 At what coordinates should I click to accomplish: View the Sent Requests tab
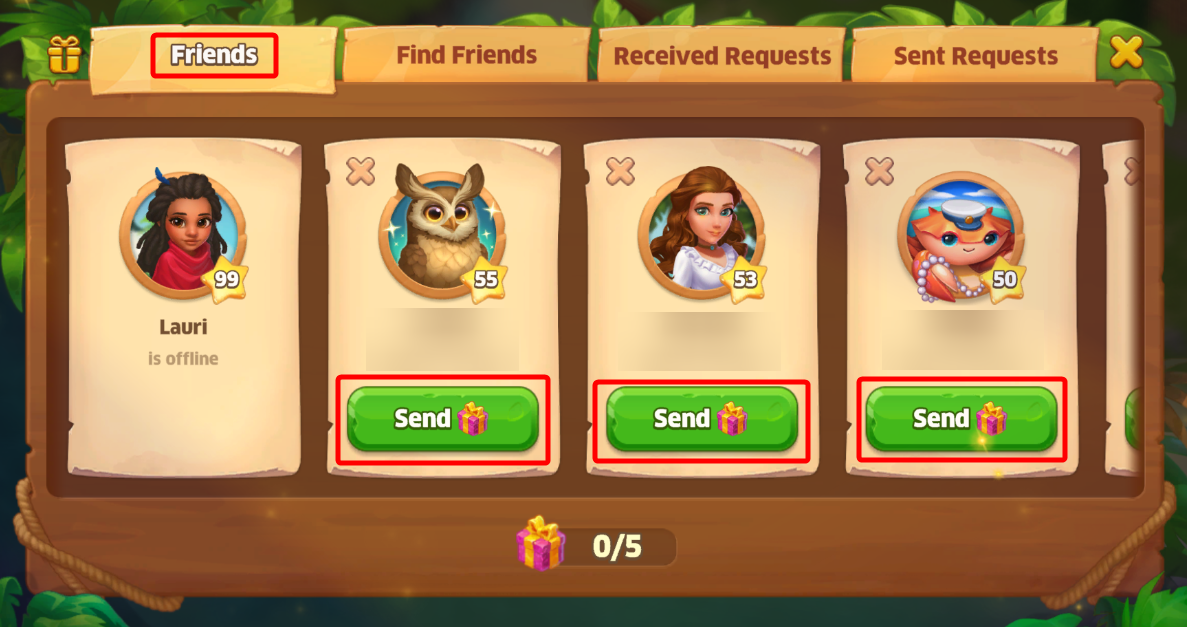(975, 56)
